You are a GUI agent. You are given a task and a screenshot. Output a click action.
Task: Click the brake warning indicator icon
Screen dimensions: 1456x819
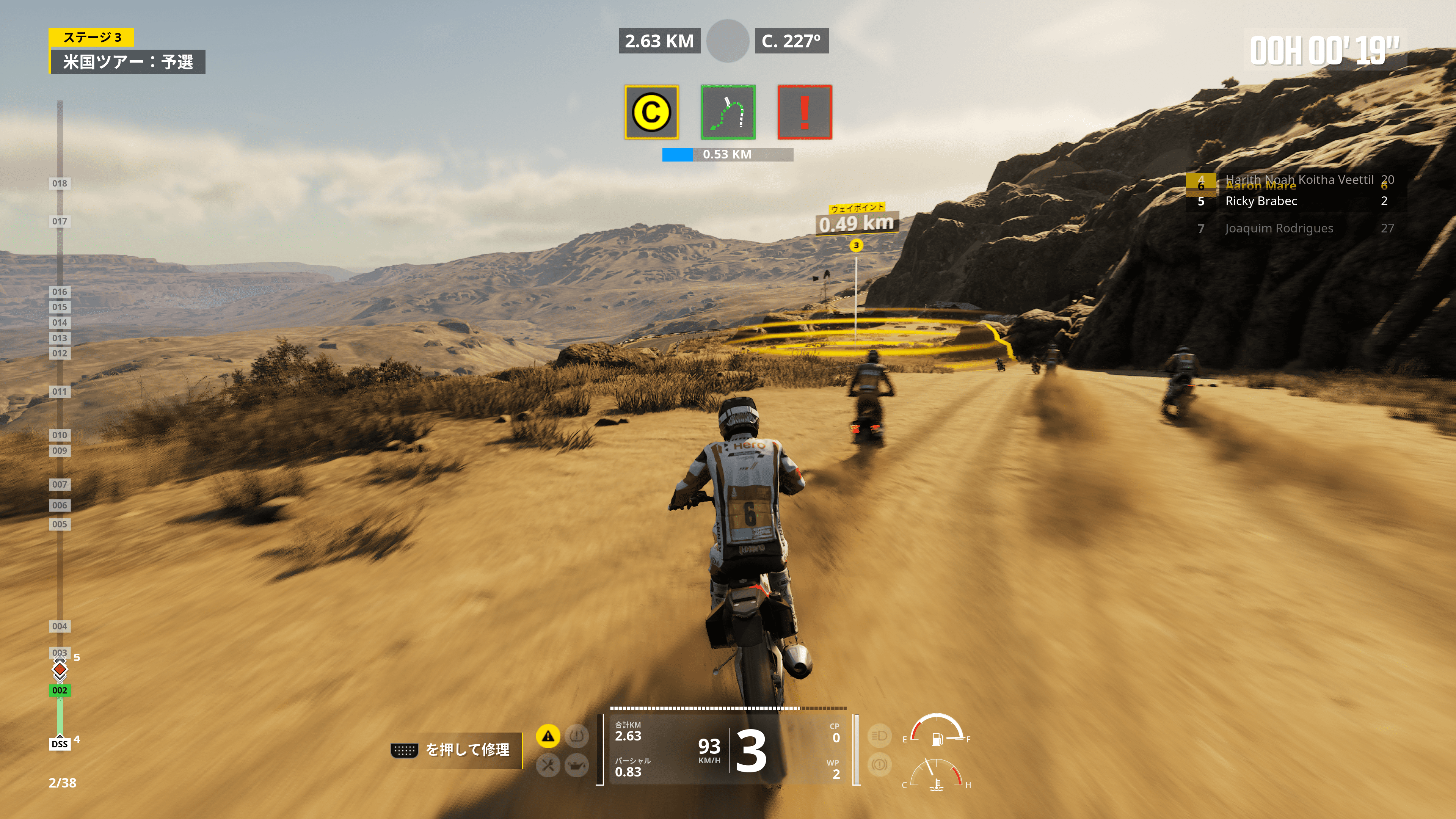coord(879,765)
